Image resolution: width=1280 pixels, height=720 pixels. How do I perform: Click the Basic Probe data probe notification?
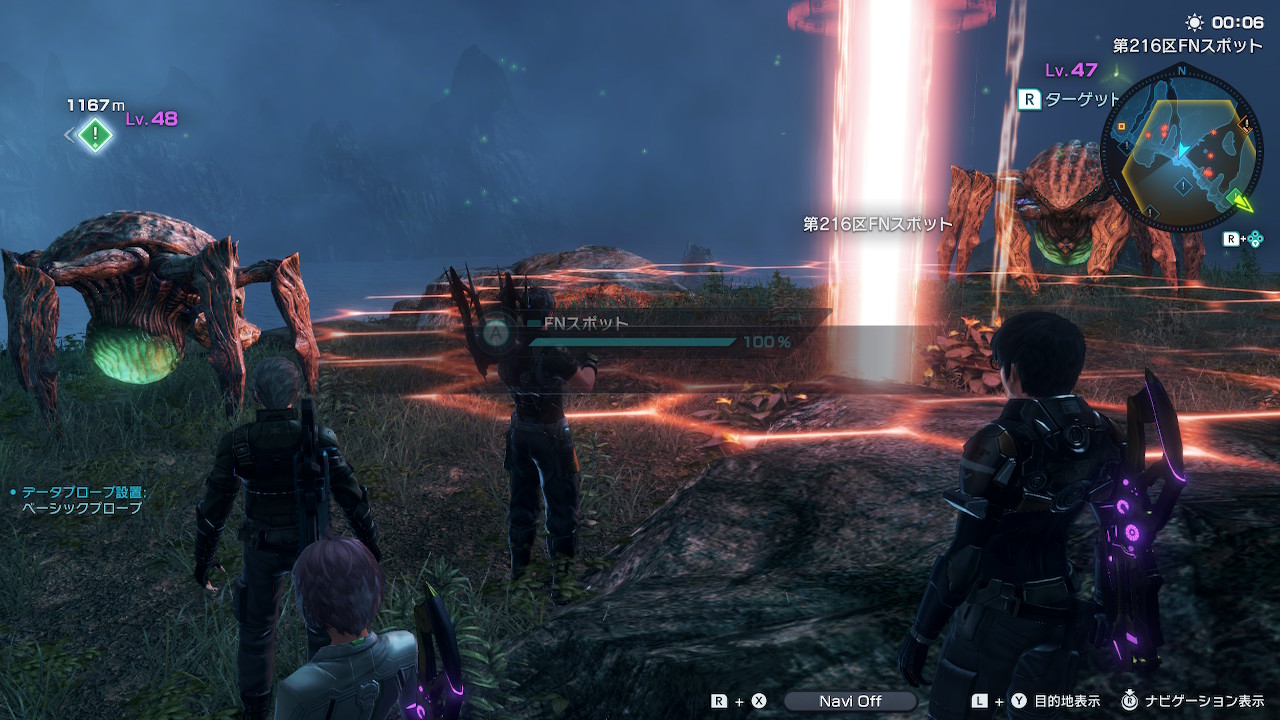82,500
